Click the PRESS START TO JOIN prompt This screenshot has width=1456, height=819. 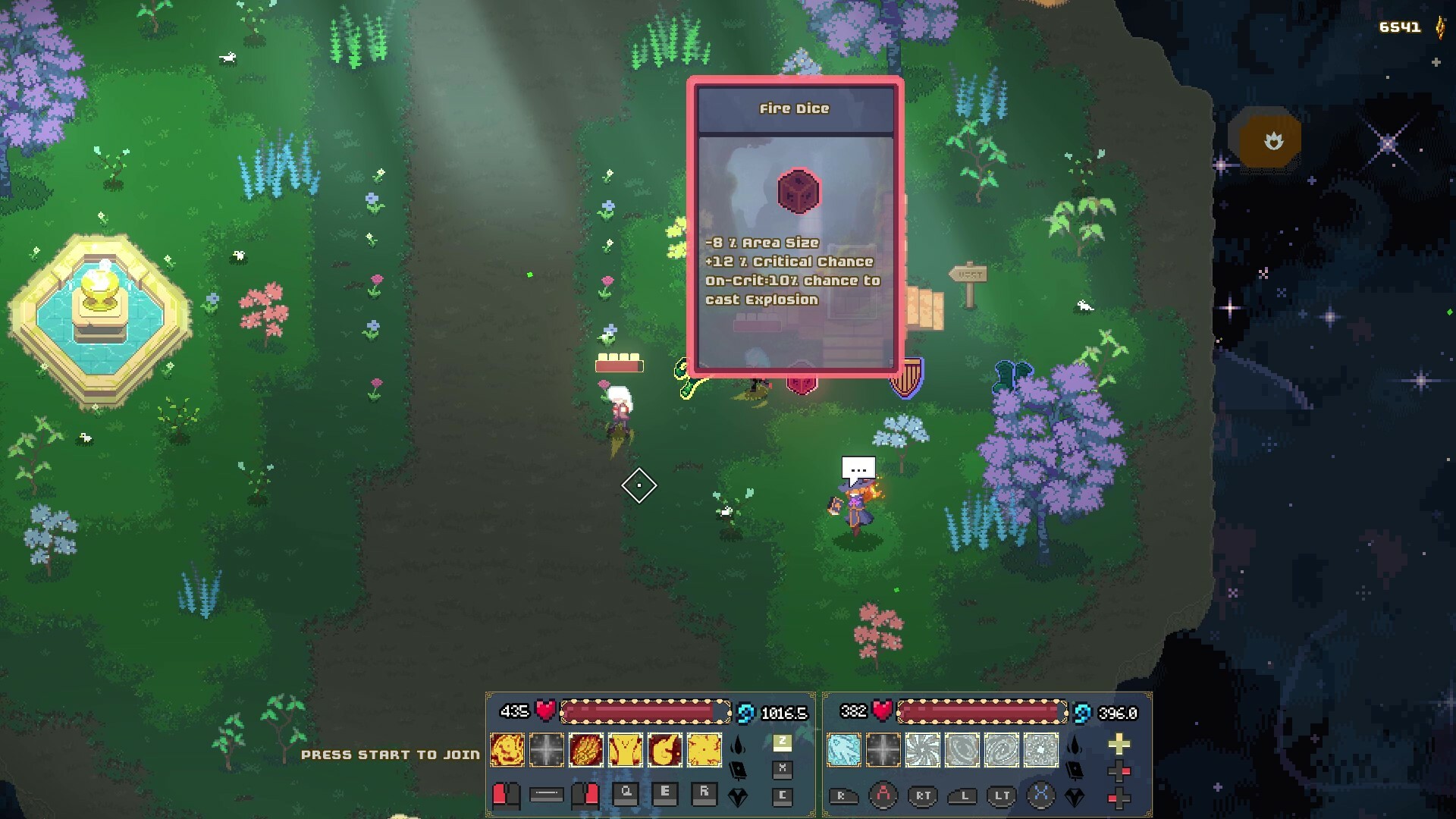click(391, 755)
